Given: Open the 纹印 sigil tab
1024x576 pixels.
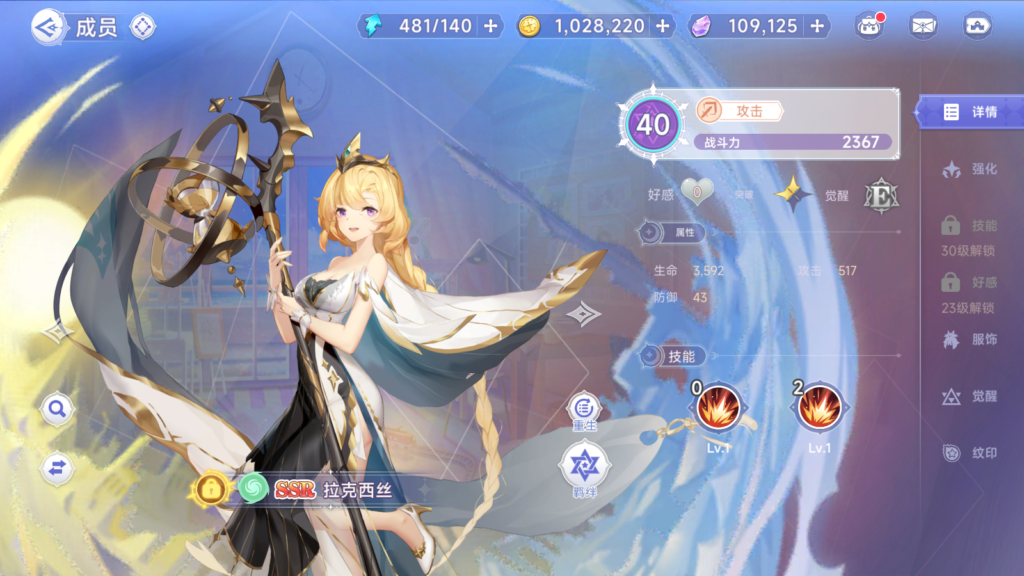Looking at the screenshot, I should point(970,453).
